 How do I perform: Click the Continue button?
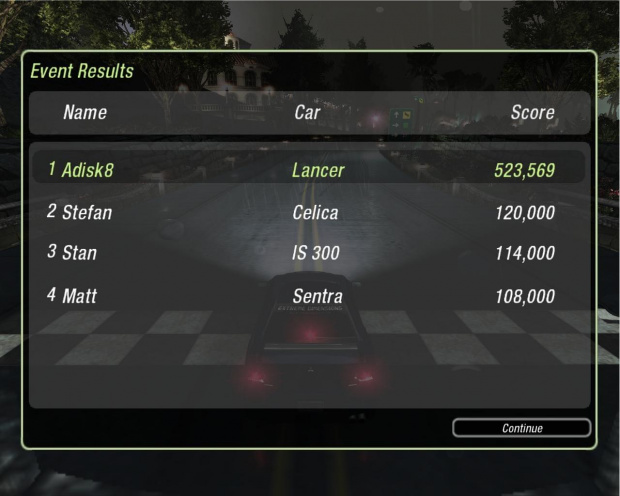[x=521, y=428]
